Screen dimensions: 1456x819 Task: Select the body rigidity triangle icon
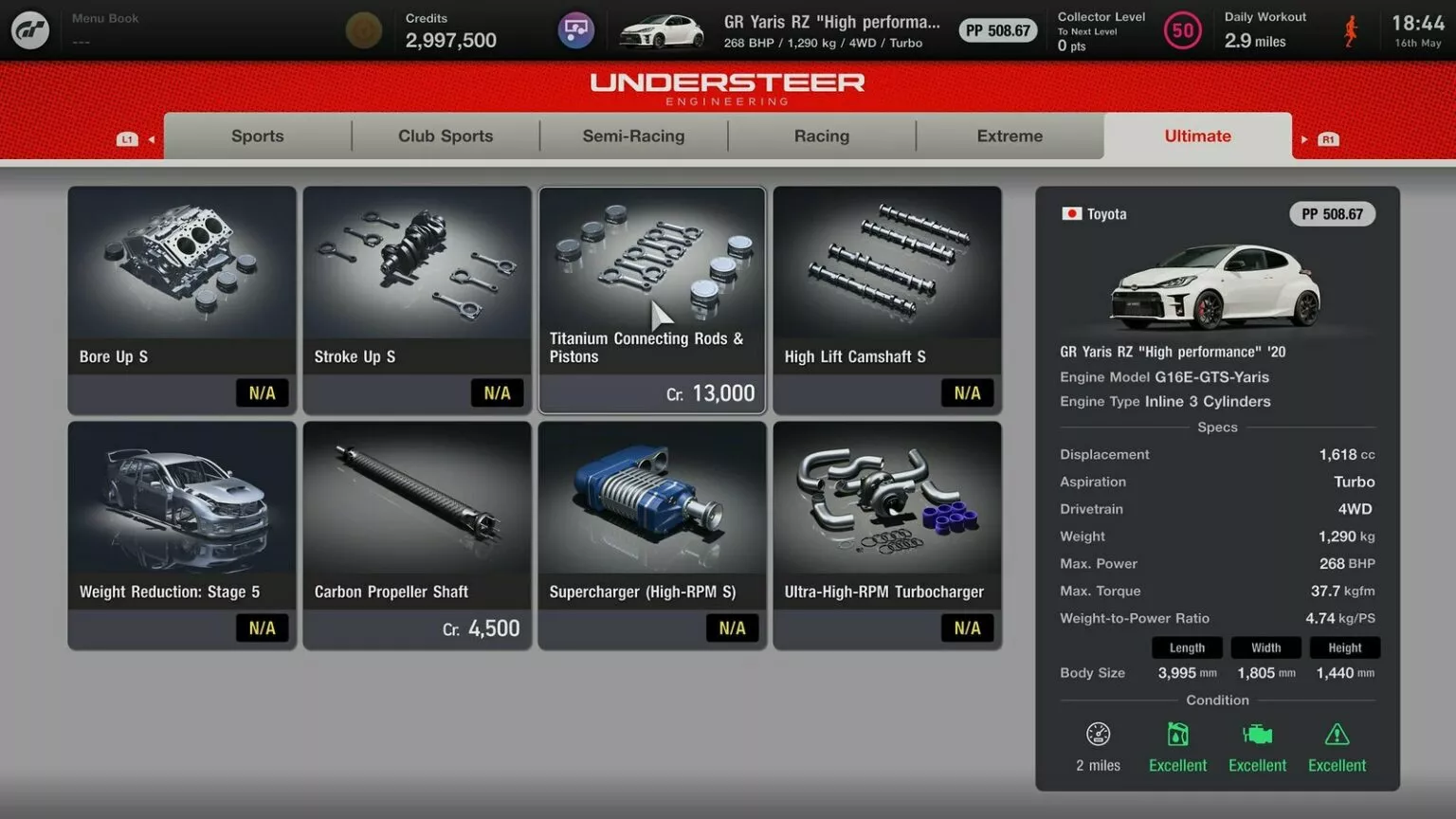1337,734
